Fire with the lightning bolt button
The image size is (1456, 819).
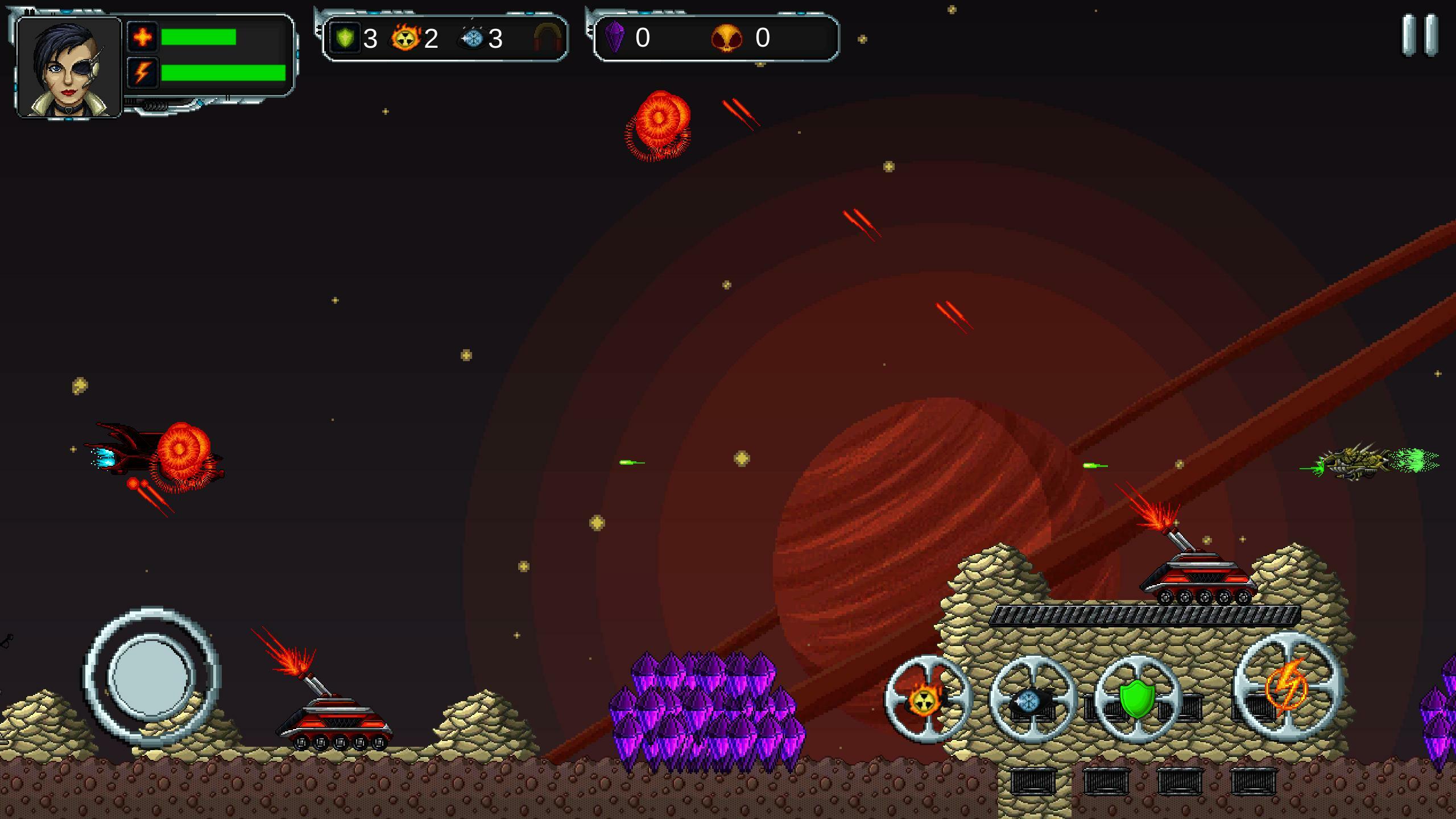point(1288,686)
